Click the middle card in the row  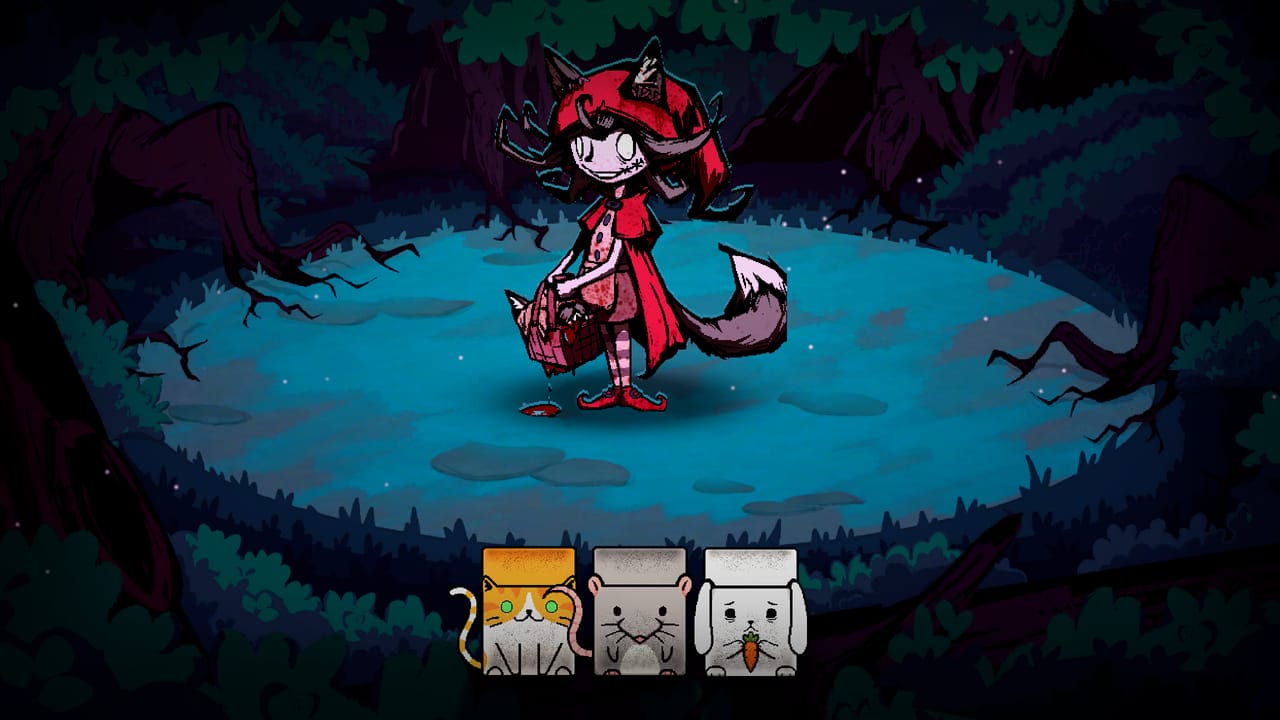pos(639,619)
